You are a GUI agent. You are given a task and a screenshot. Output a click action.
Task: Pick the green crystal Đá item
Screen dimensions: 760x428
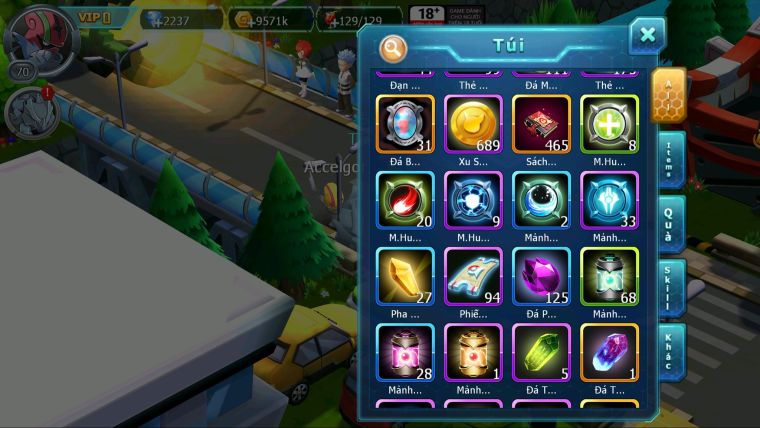tap(541, 352)
